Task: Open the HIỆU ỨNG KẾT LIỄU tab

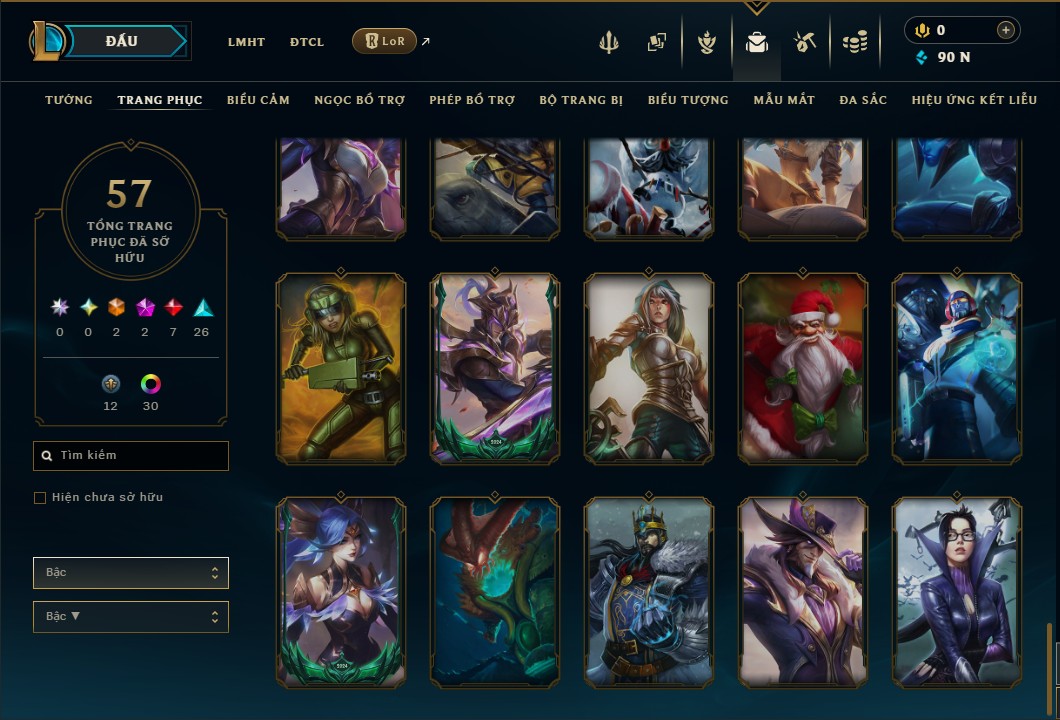Action: 974,100
